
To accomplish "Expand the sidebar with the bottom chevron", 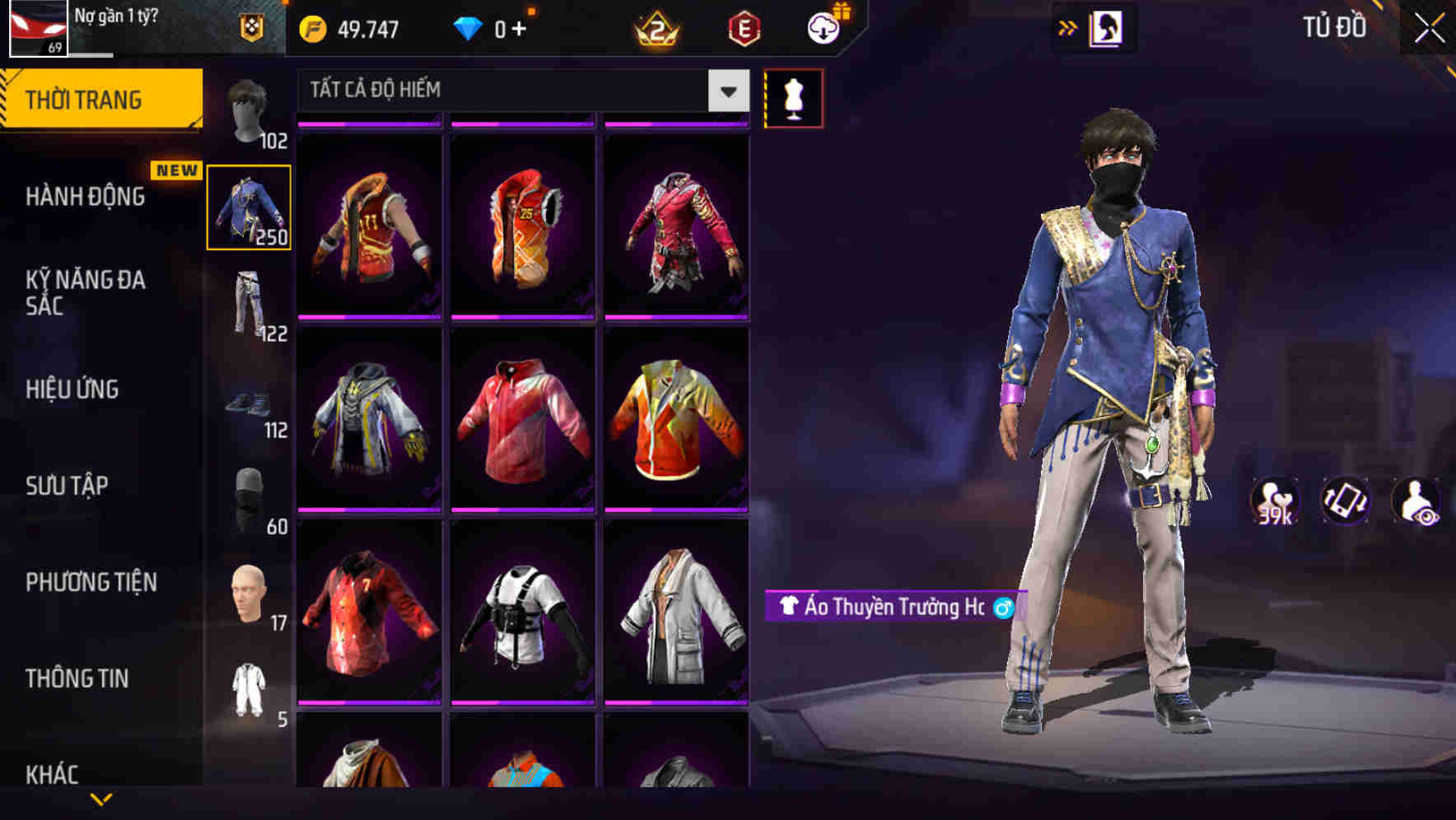I will [x=103, y=795].
